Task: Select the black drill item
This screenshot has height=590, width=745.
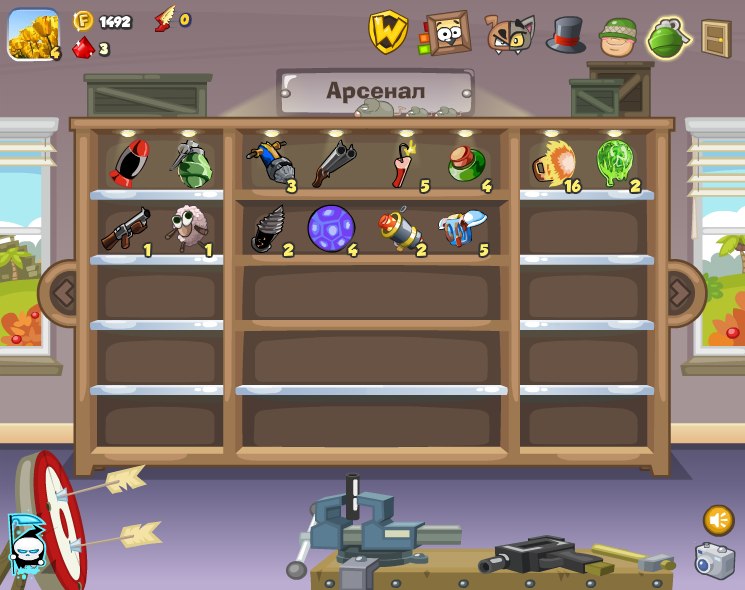Action: click(268, 229)
